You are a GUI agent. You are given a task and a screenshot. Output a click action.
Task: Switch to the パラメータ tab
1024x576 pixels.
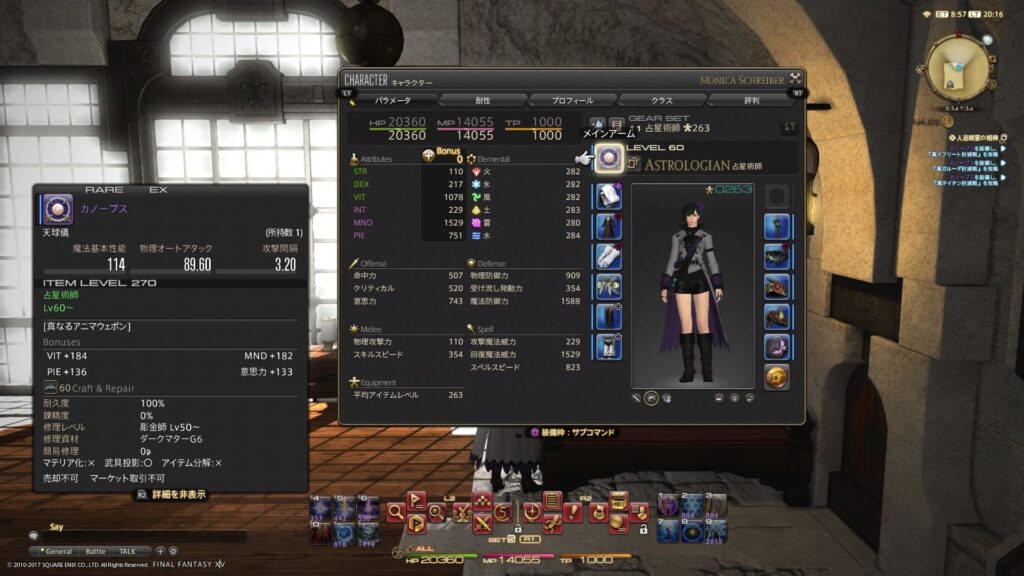(392, 100)
